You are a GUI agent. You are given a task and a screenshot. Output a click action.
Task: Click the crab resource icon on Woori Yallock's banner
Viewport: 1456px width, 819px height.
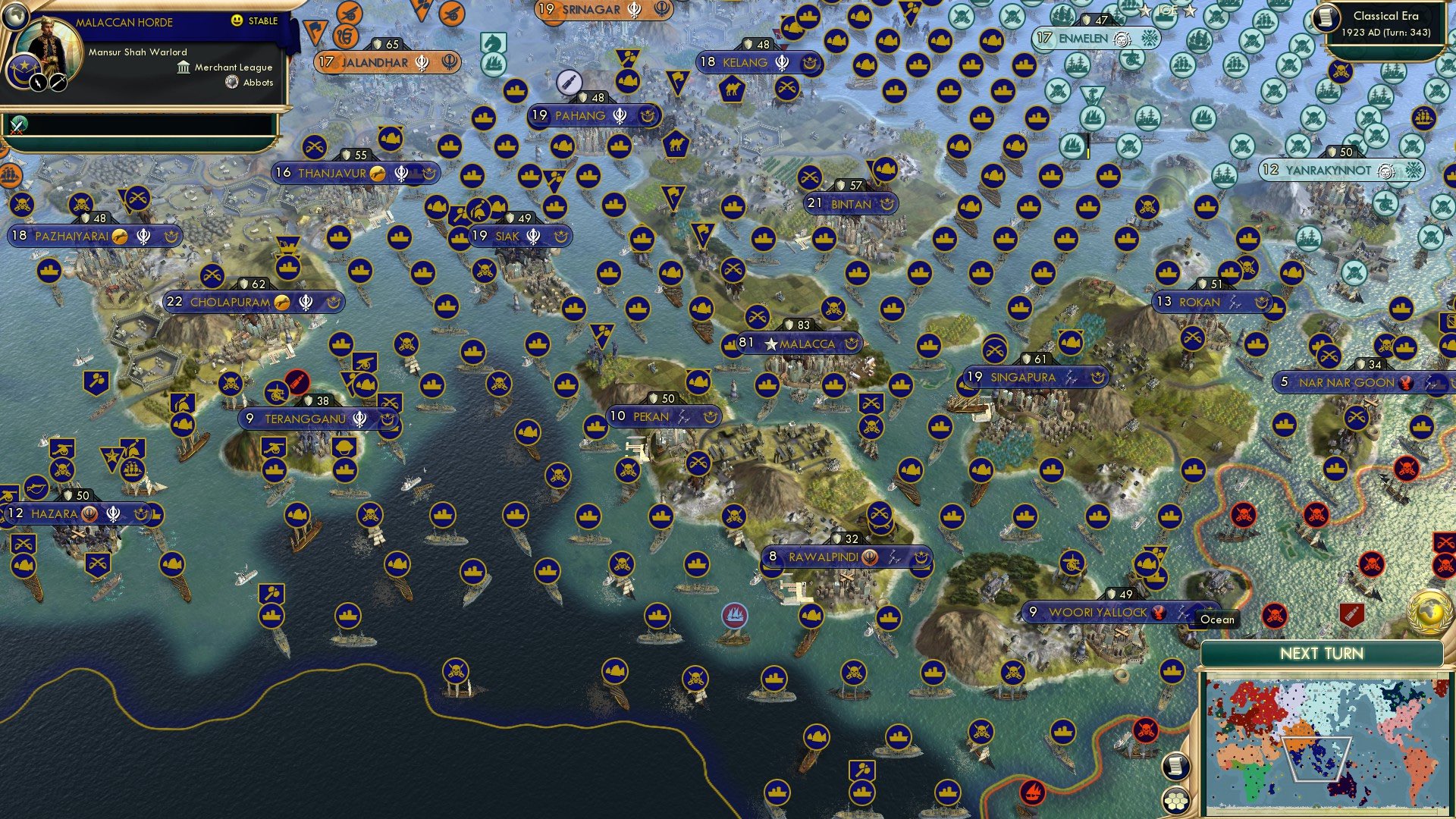click(1159, 611)
